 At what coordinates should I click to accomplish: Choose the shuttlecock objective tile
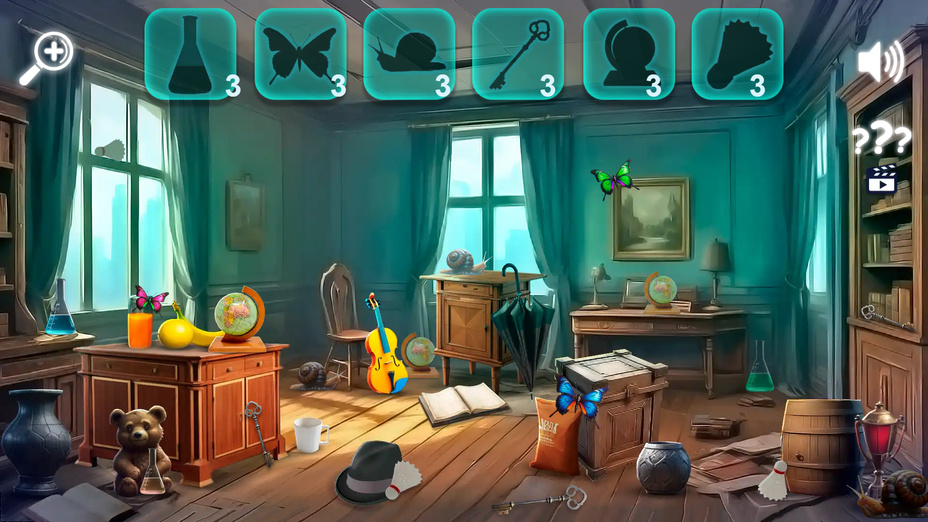[737, 55]
